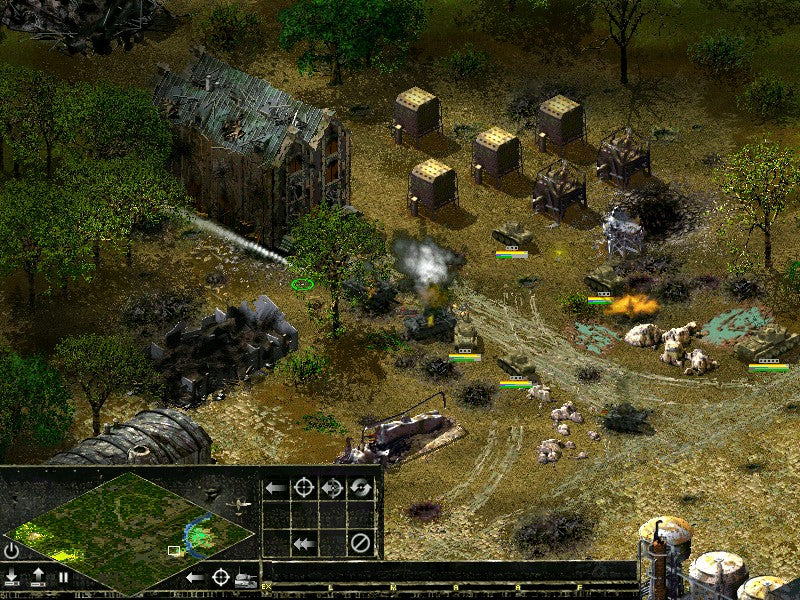Choose the tank icon below the minimap
Image resolution: width=800 pixels, height=600 pixels.
(244, 579)
